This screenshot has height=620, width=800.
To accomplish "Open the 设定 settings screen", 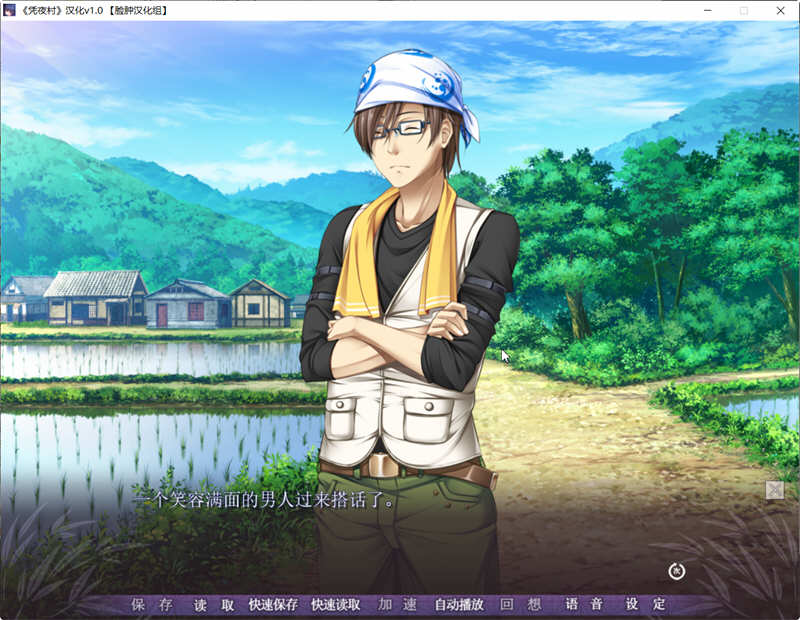I will tap(645, 605).
